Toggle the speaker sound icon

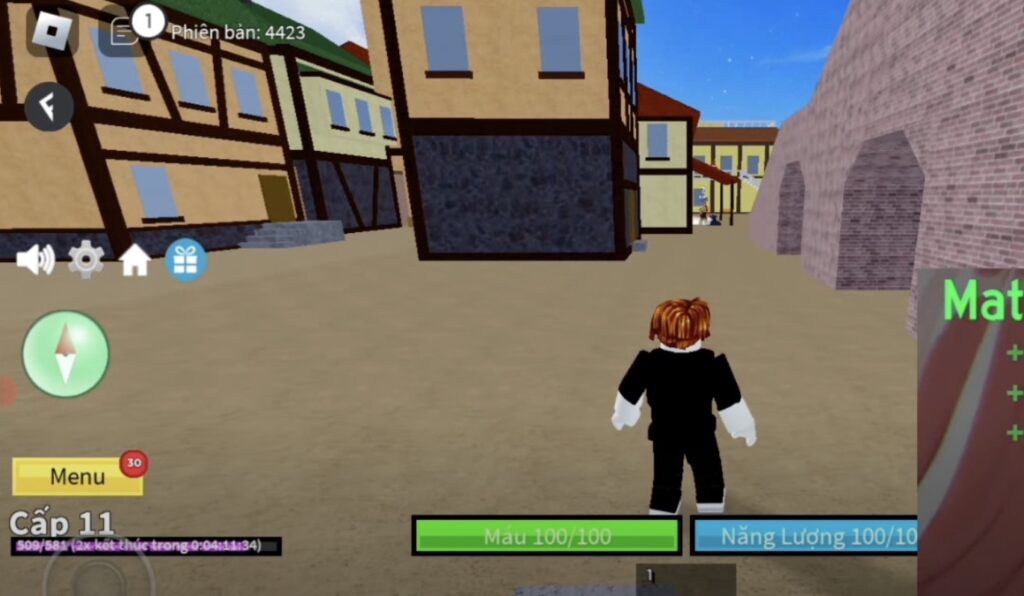[x=36, y=260]
